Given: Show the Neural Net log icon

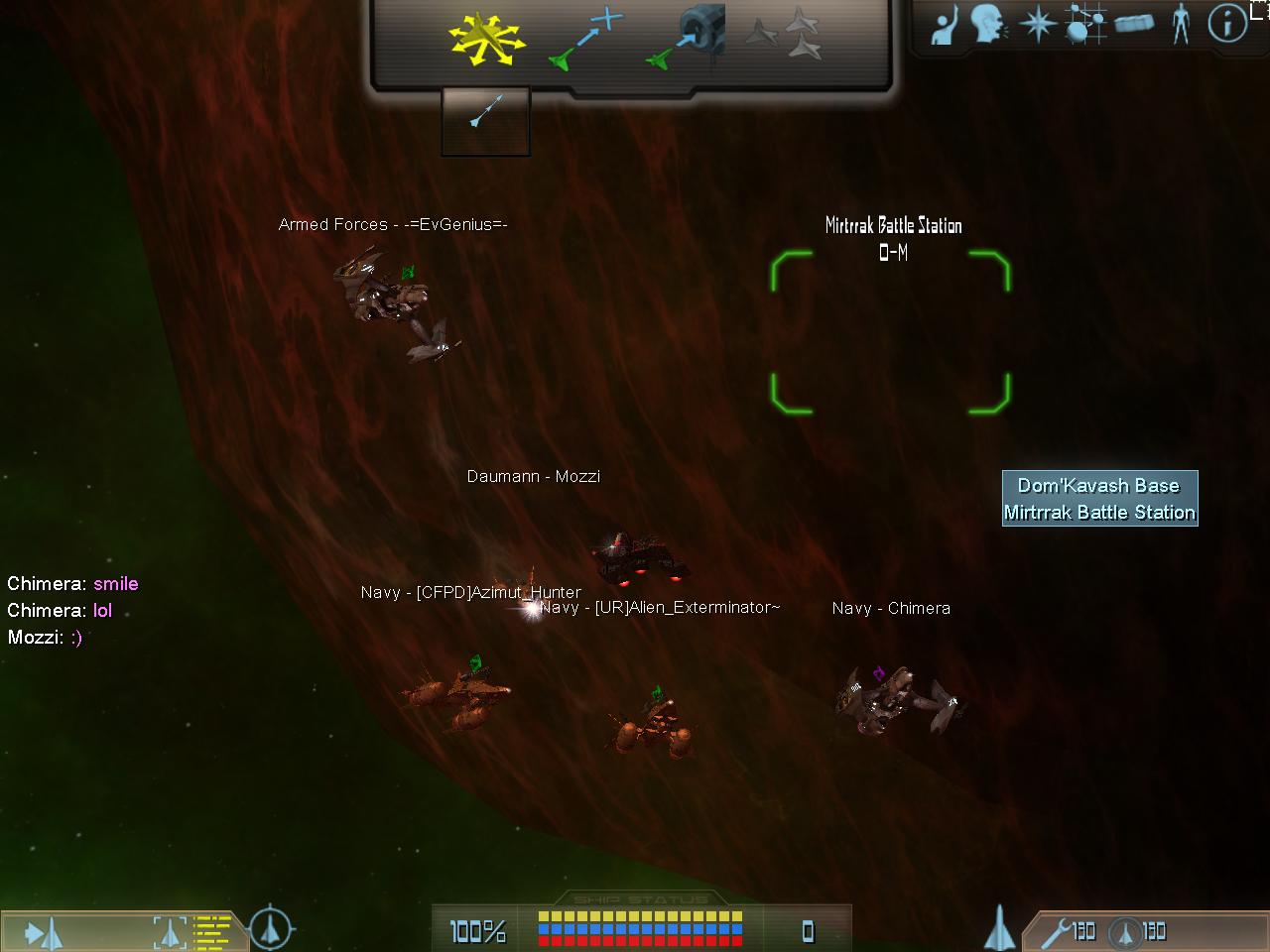Looking at the screenshot, I should 1084,24.
